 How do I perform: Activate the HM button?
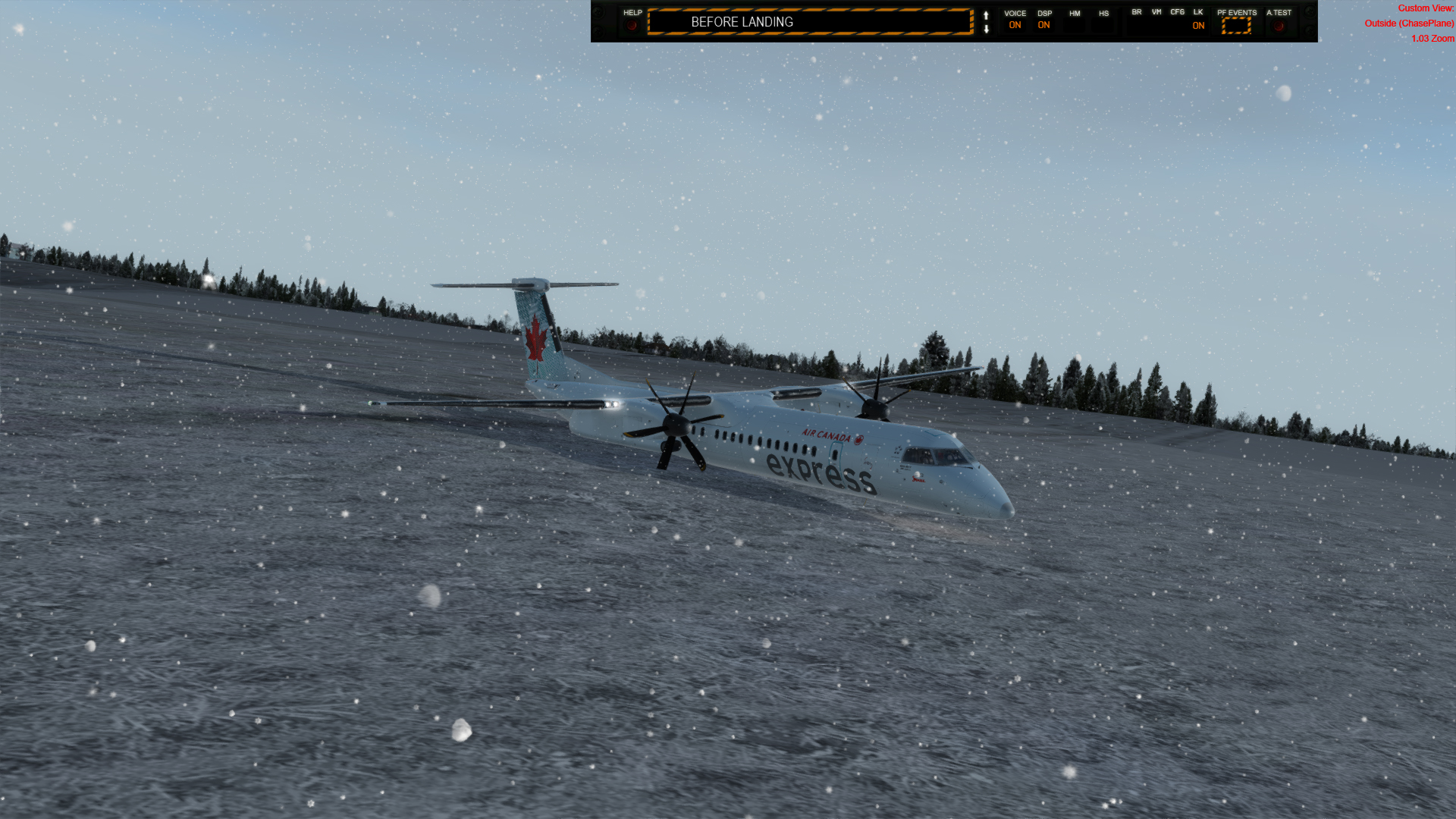click(x=1074, y=25)
